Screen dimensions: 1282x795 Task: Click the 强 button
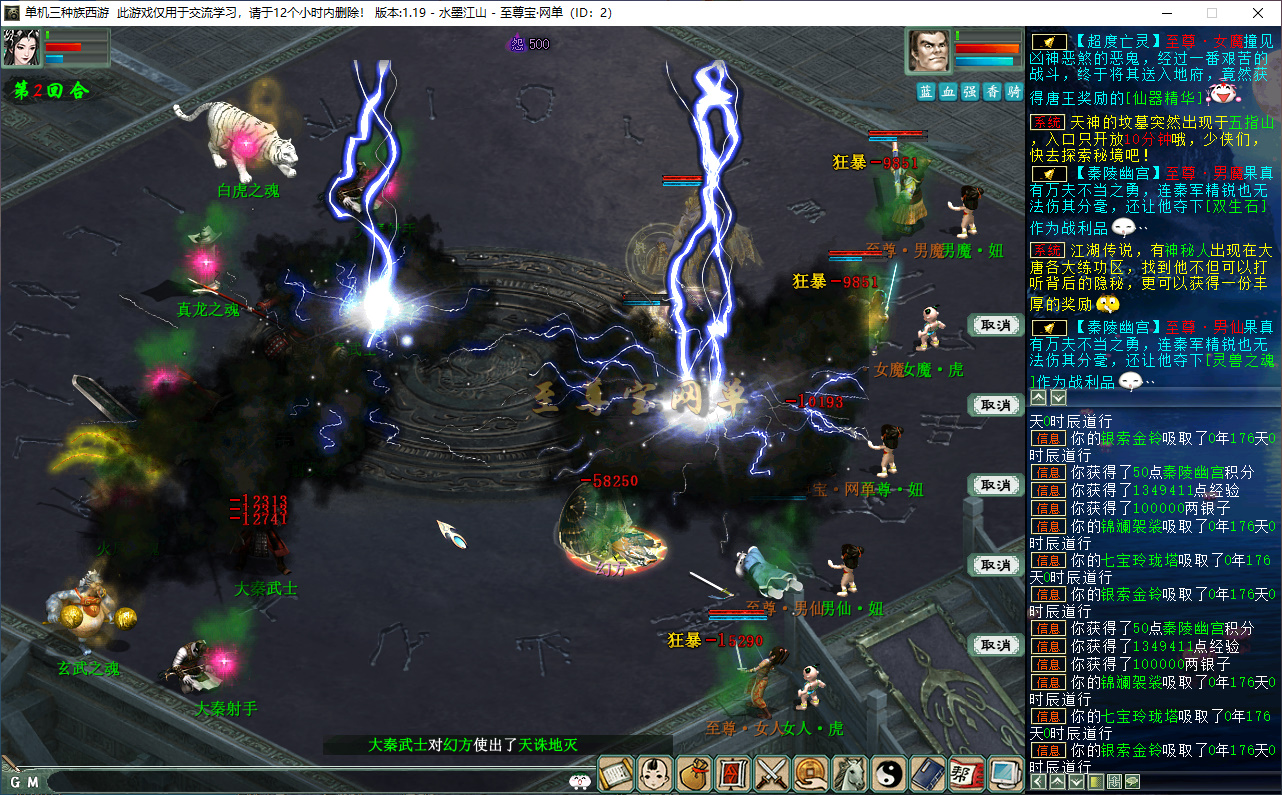pos(970,91)
